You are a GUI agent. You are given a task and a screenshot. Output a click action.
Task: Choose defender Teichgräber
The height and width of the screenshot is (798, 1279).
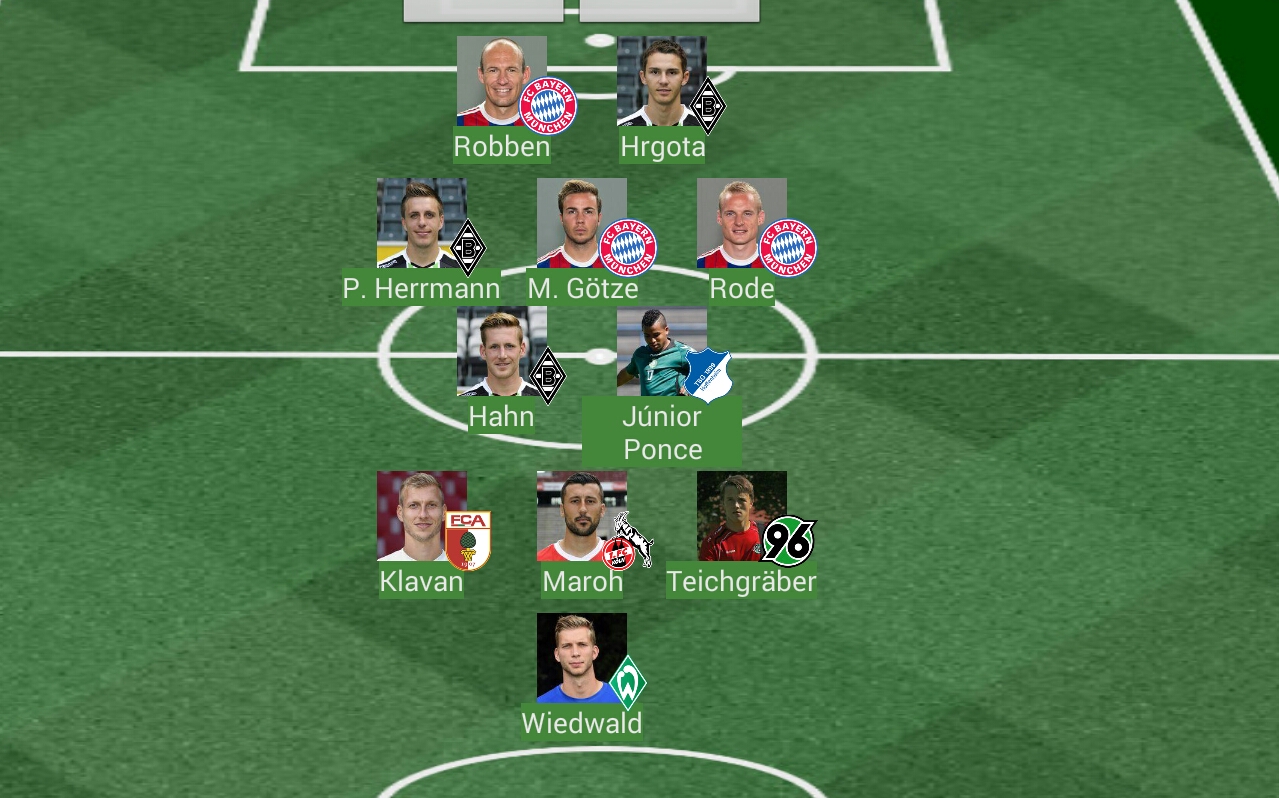click(x=742, y=516)
